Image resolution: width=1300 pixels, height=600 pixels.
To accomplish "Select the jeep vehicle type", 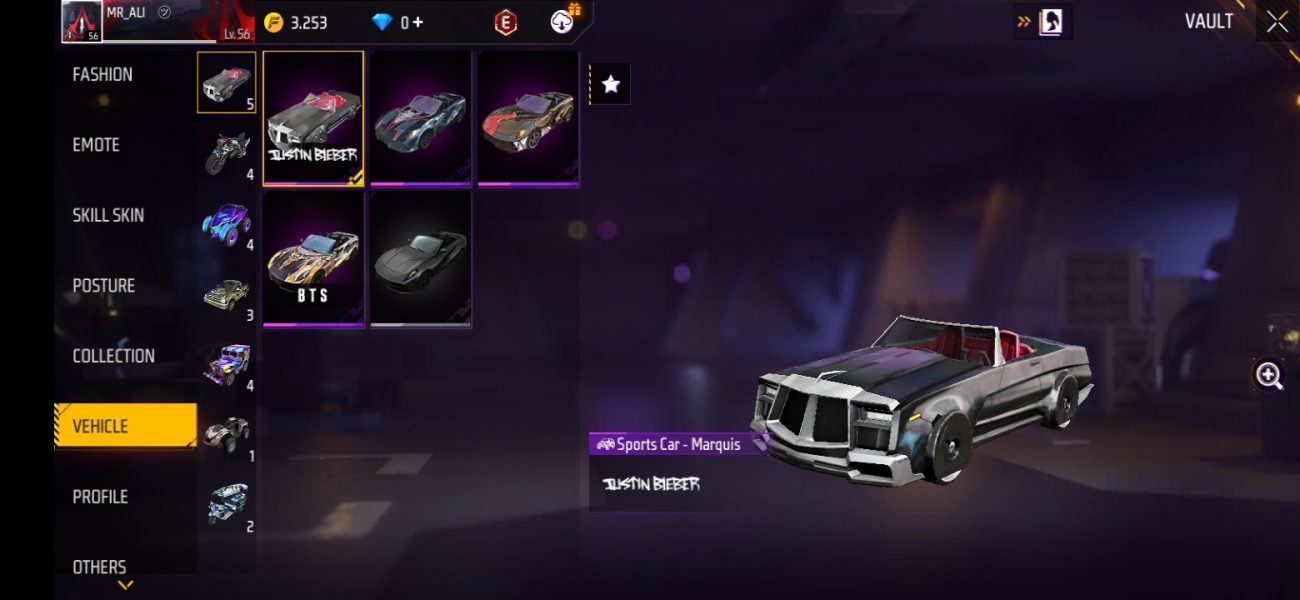I will [227, 363].
